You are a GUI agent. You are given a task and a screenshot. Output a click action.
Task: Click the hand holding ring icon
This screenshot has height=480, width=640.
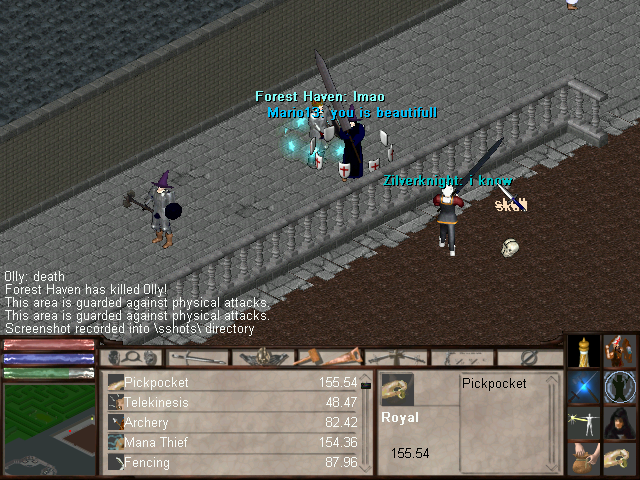coord(620,458)
